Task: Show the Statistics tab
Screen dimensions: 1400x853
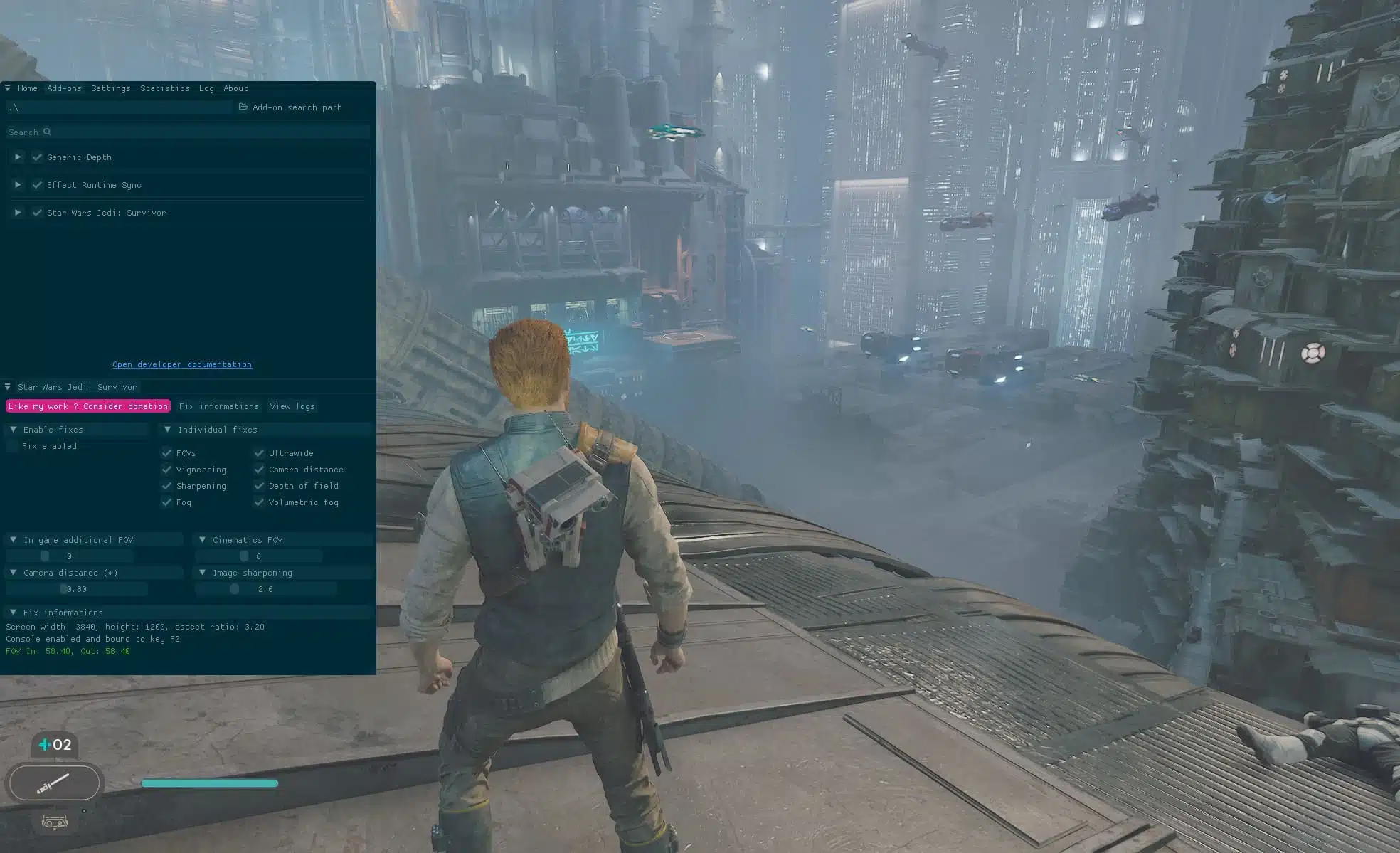Action: 164,88
